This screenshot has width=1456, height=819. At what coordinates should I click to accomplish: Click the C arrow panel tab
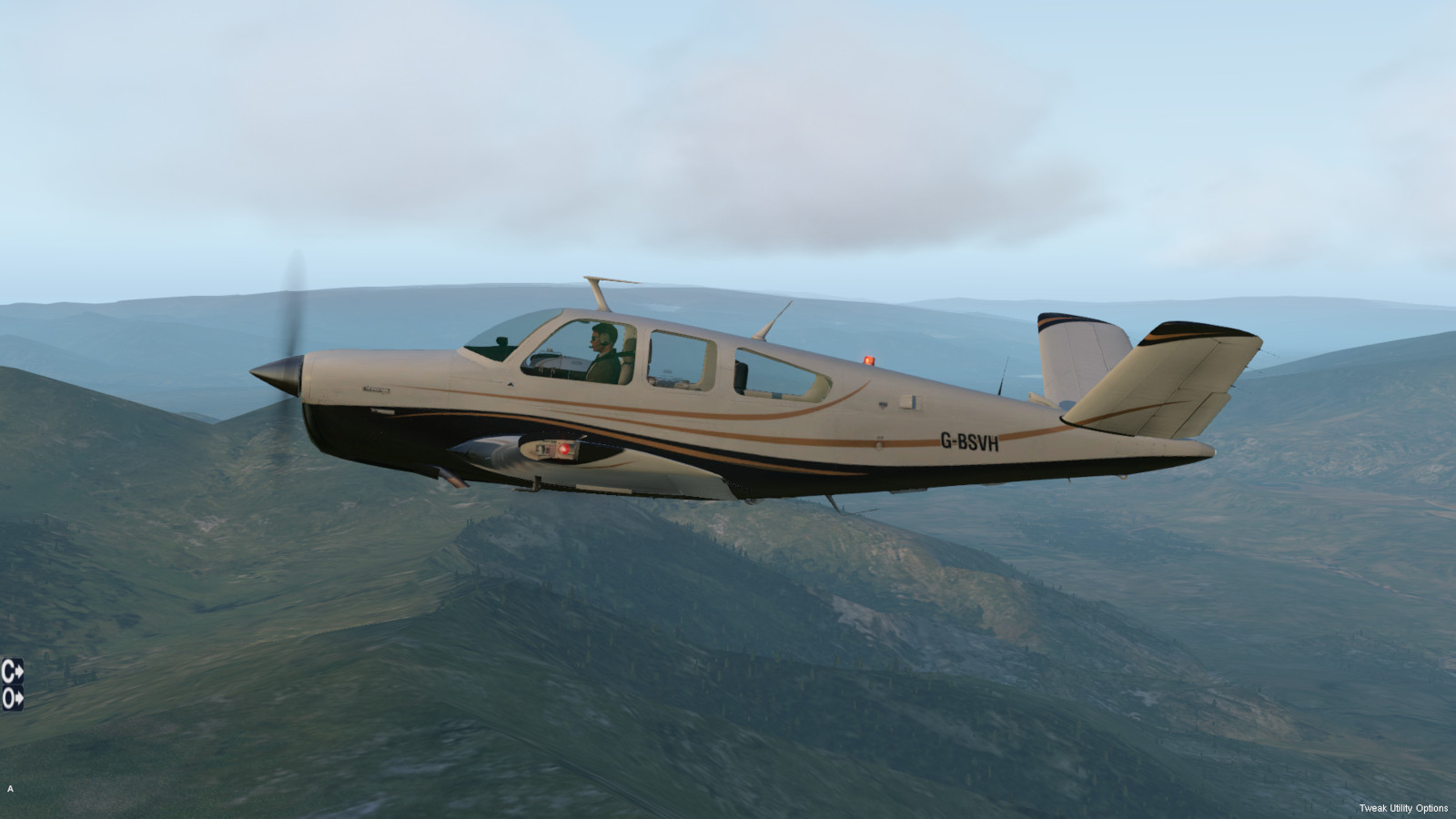[12, 672]
